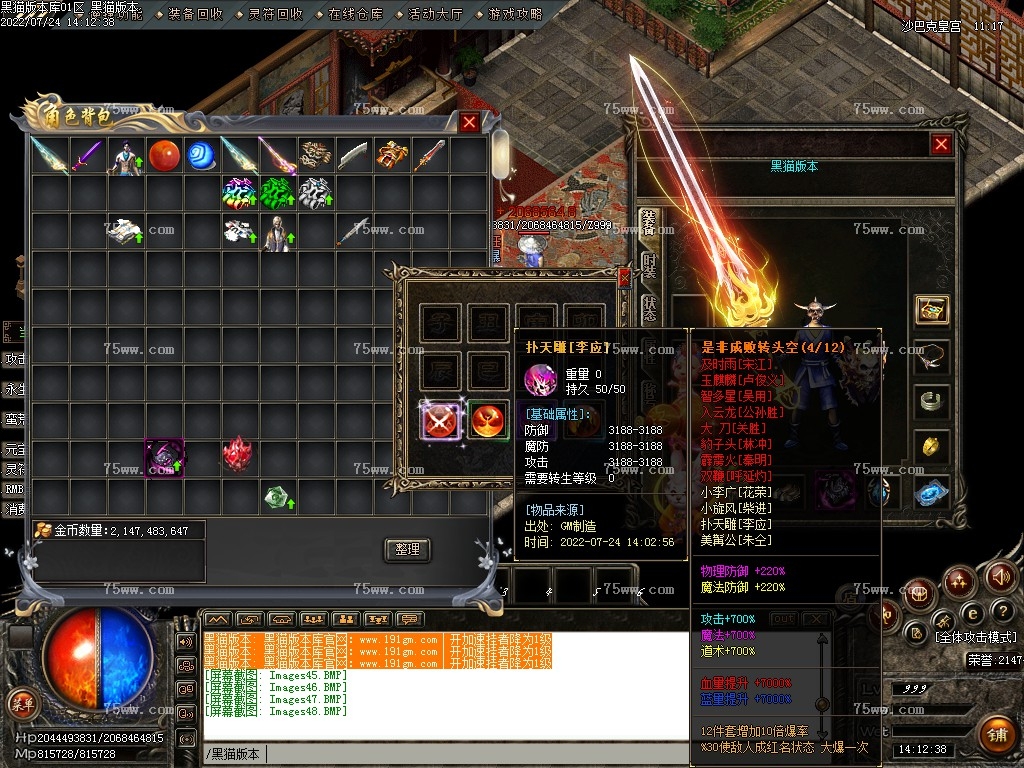Close the character bag window
This screenshot has width=1024, height=768.
point(469,122)
